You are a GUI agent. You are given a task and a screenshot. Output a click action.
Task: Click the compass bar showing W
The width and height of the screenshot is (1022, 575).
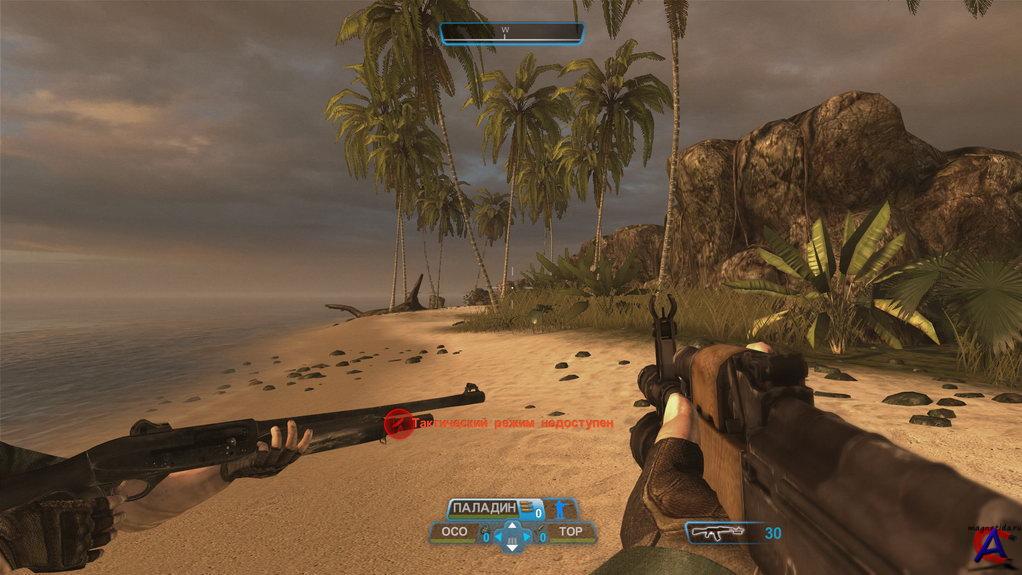(511, 33)
